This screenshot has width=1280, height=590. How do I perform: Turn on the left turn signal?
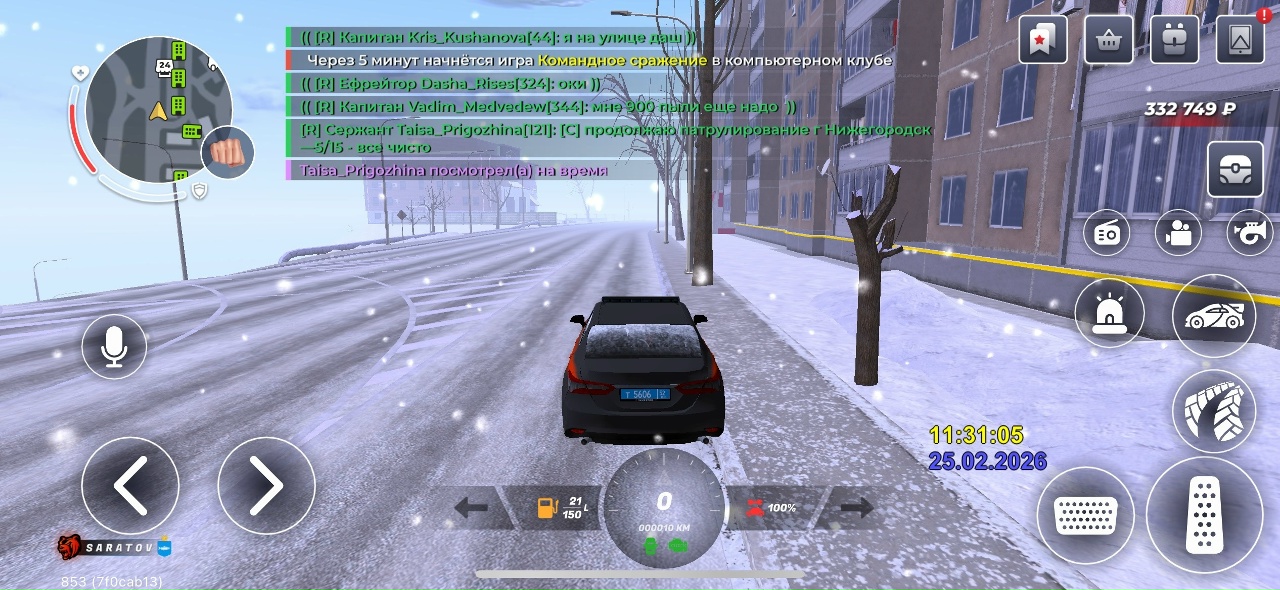point(470,508)
